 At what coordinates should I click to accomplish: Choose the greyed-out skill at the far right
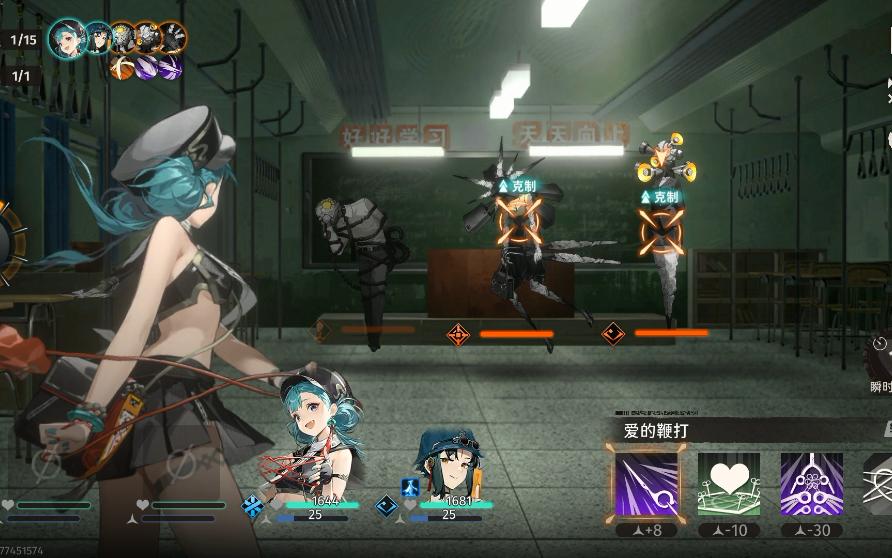pos(878,485)
